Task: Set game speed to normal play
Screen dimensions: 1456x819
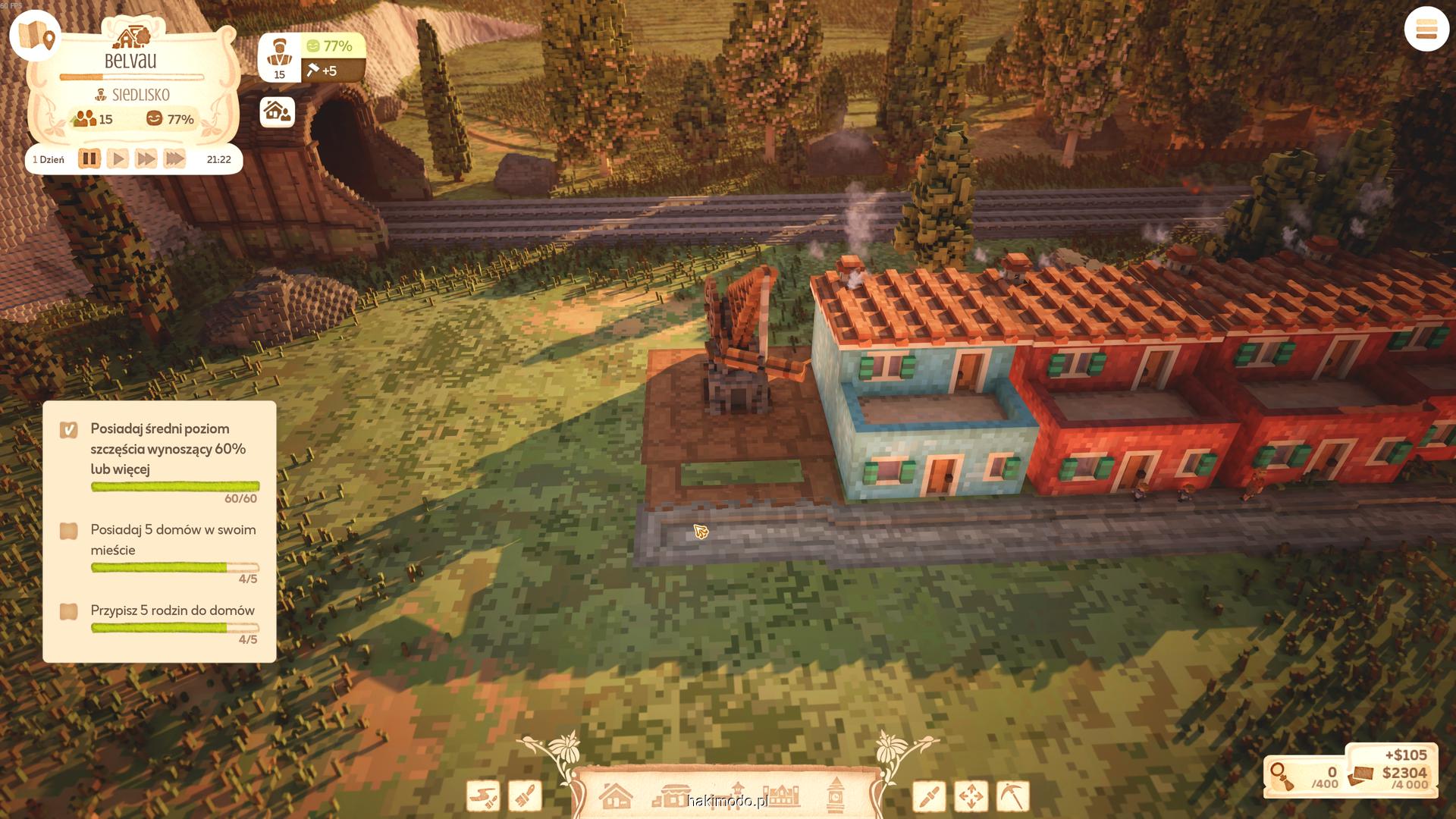Action: (x=118, y=159)
